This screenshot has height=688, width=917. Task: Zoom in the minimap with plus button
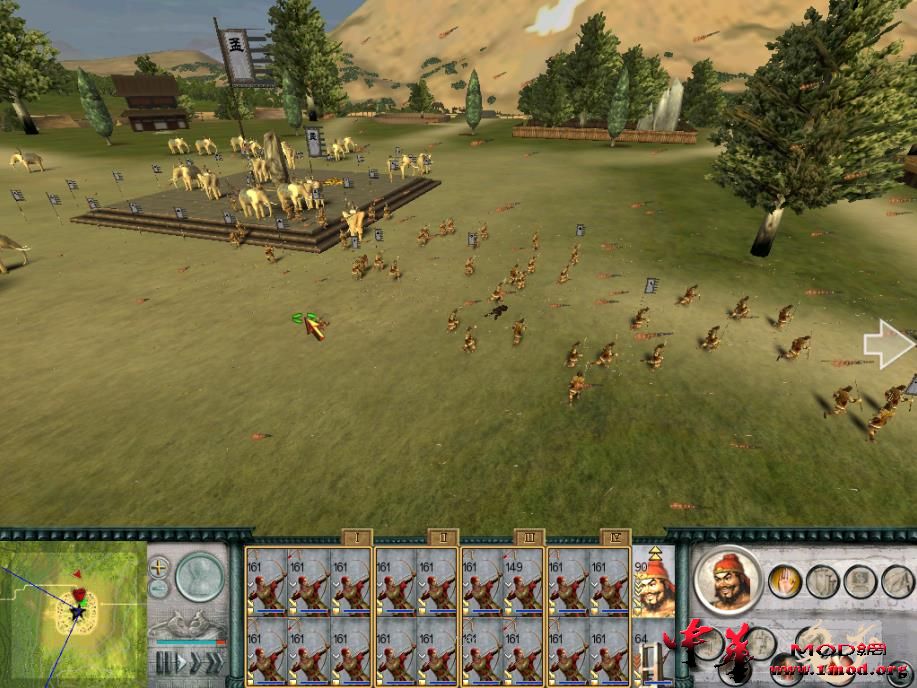(159, 566)
